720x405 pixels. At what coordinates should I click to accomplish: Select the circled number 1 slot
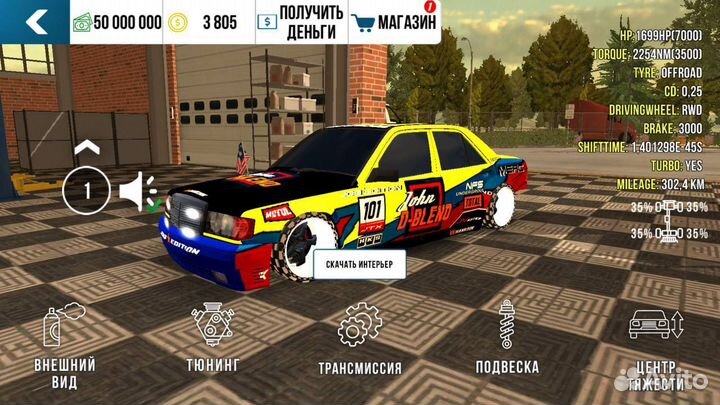pyautogui.click(x=88, y=191)
